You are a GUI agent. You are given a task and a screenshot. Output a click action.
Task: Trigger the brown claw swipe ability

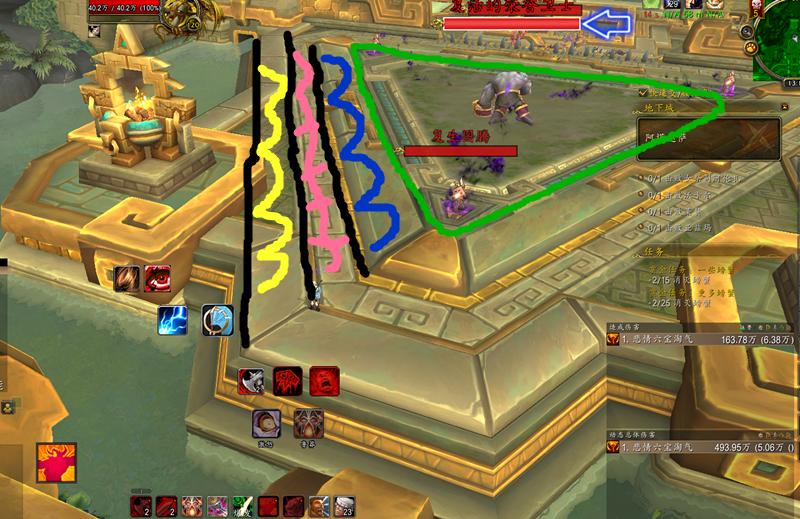click(x=128, y=278)
